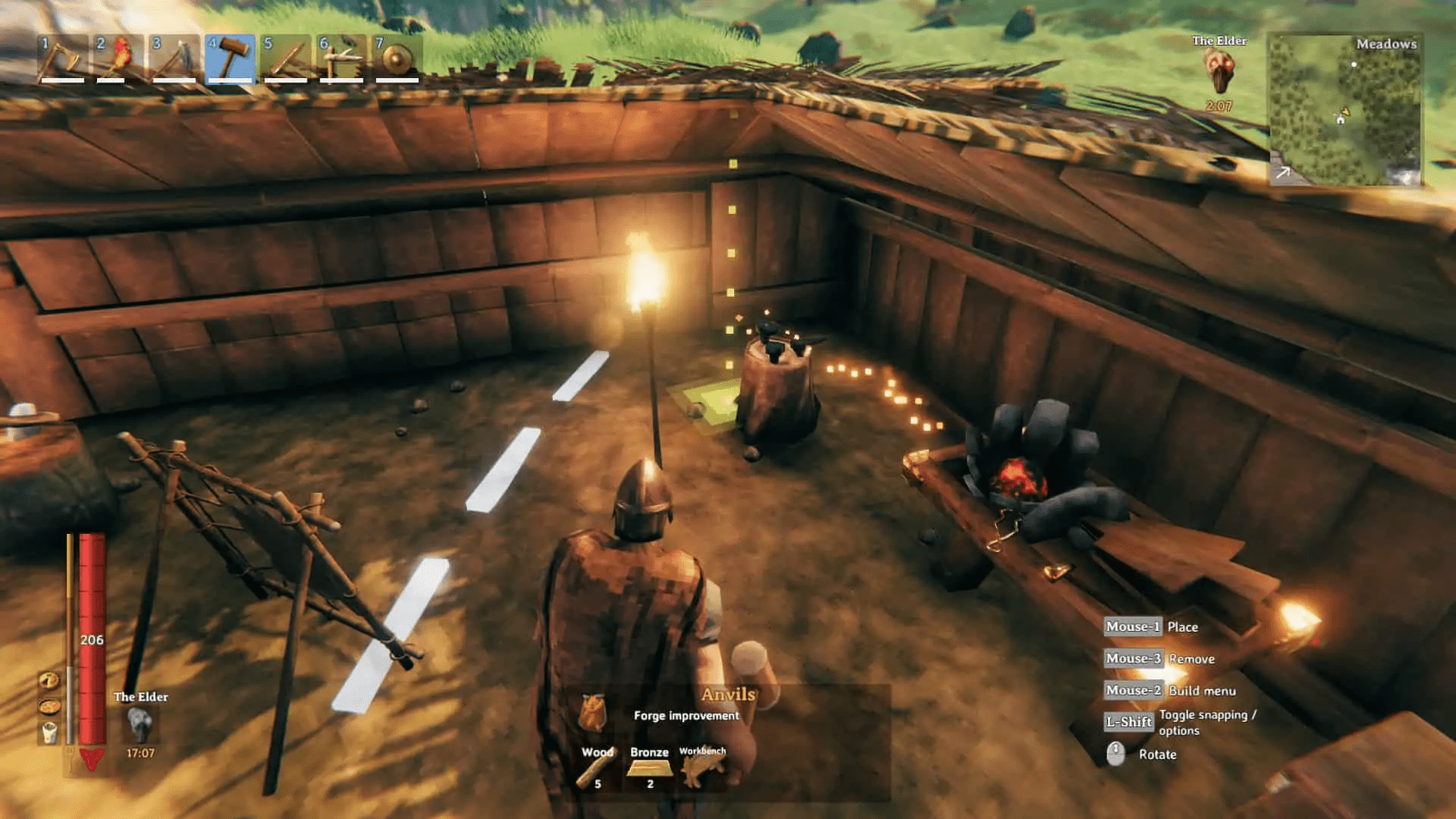Open the Meadows minimap

1345,110
